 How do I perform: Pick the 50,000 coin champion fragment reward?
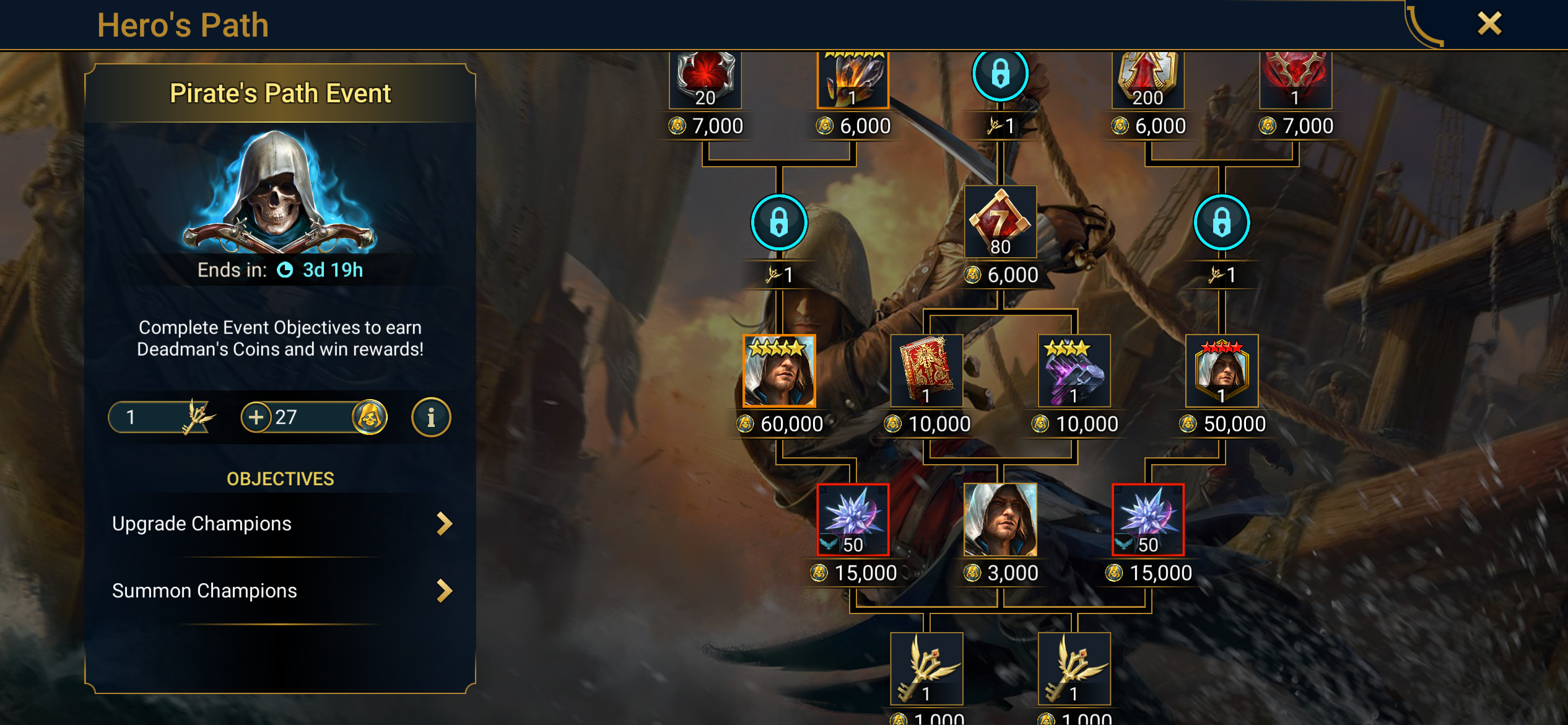[1221, 371]
